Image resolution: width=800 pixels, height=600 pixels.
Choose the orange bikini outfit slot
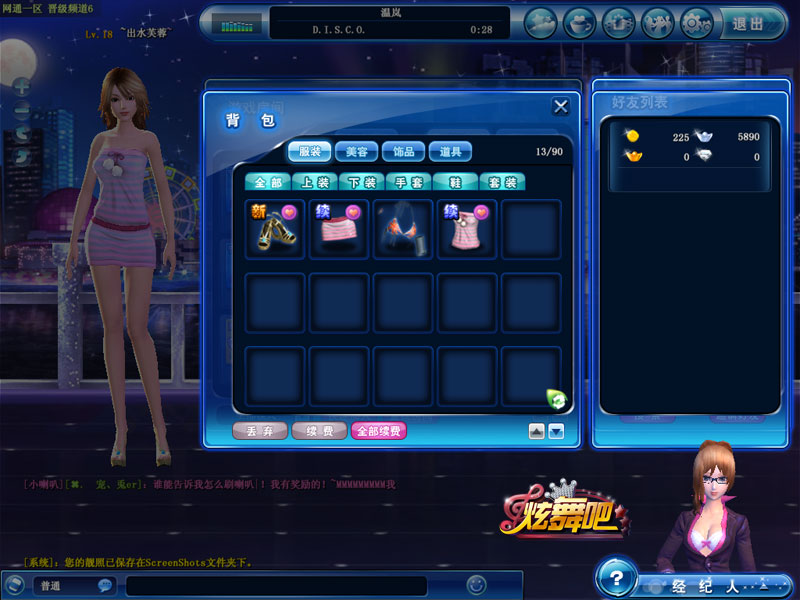click(403, 229)
